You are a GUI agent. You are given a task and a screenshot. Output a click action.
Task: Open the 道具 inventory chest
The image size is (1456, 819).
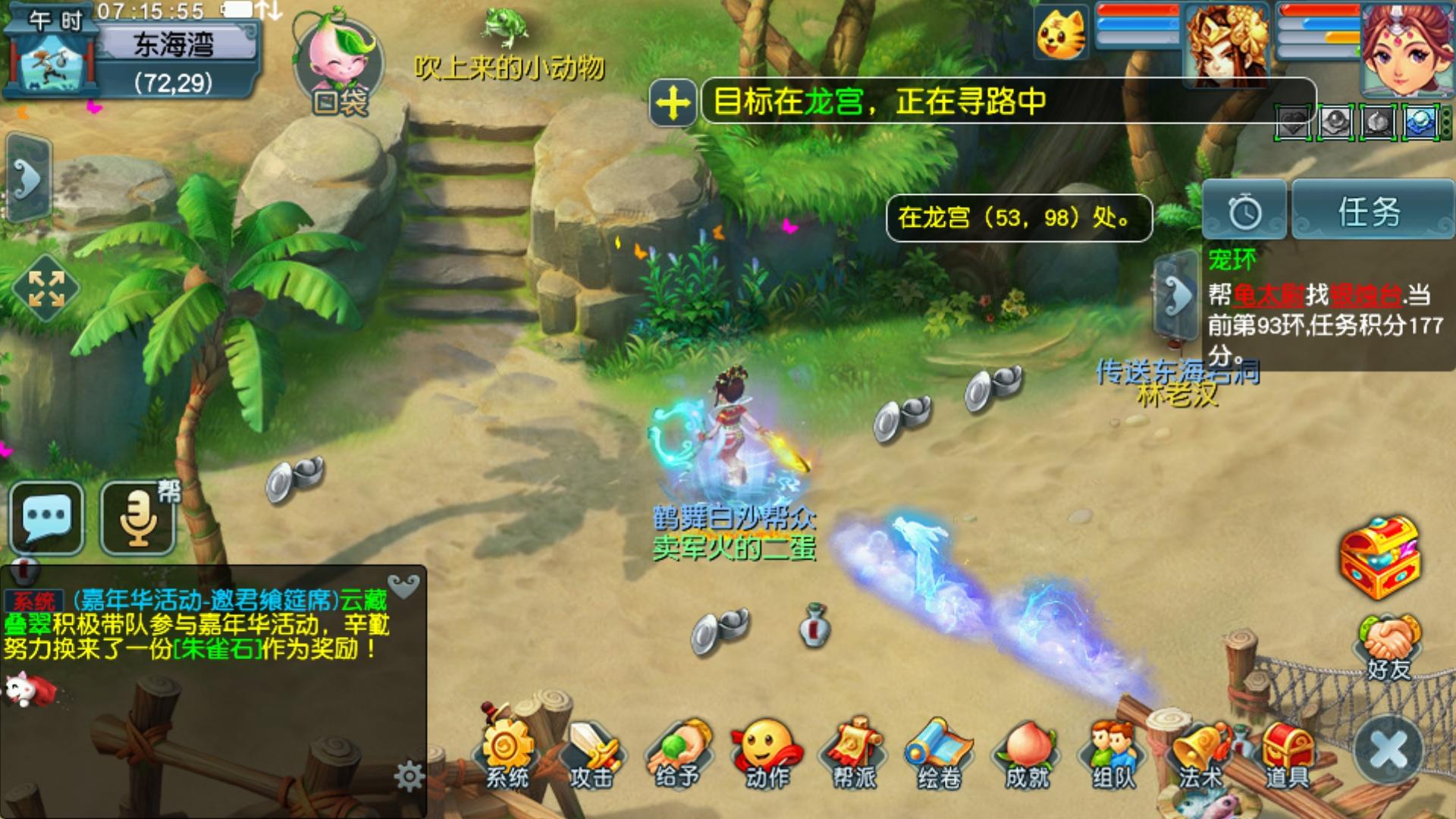(1287, 753)
